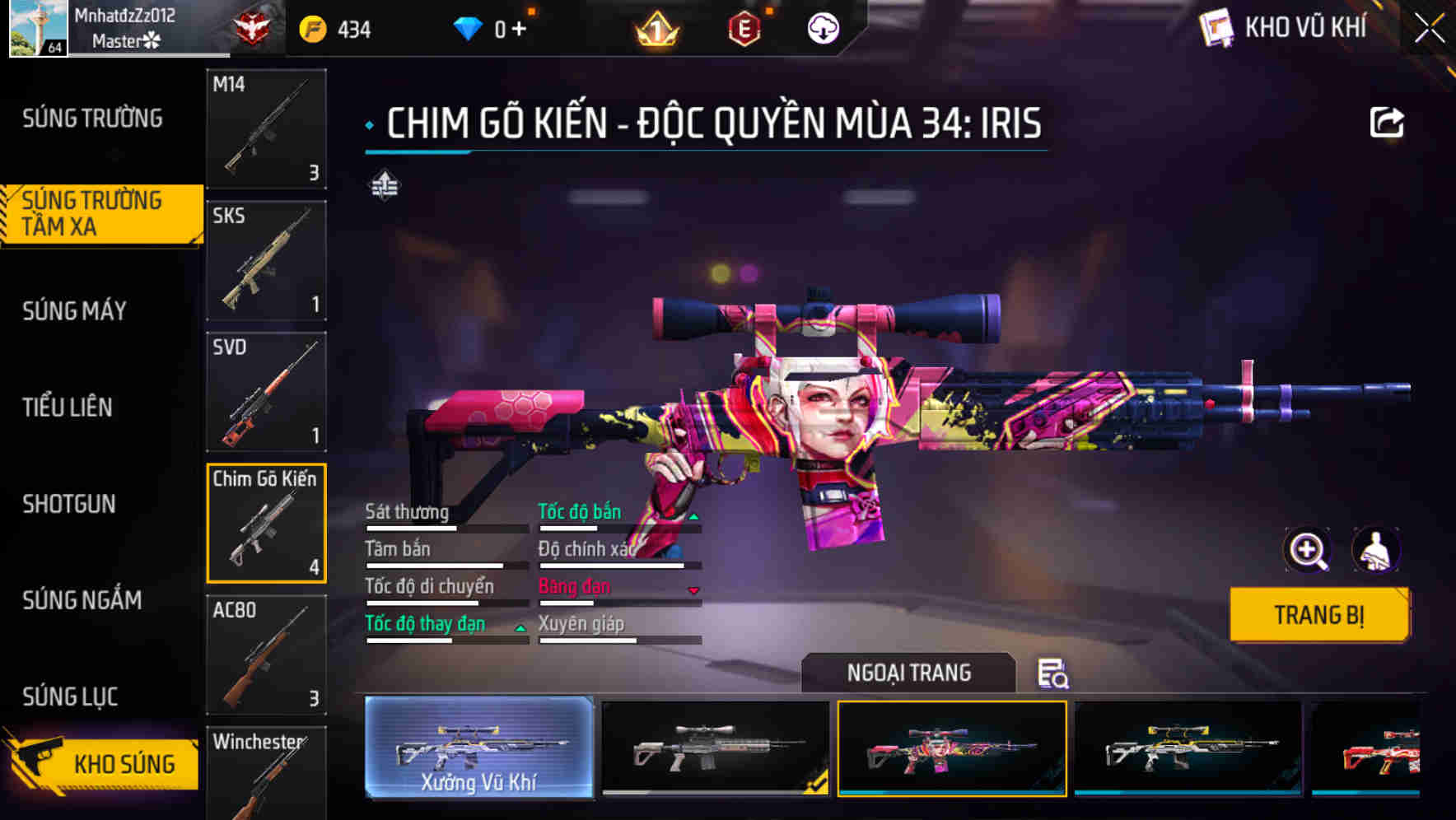Select the SÚNG MÁY category

74,311
